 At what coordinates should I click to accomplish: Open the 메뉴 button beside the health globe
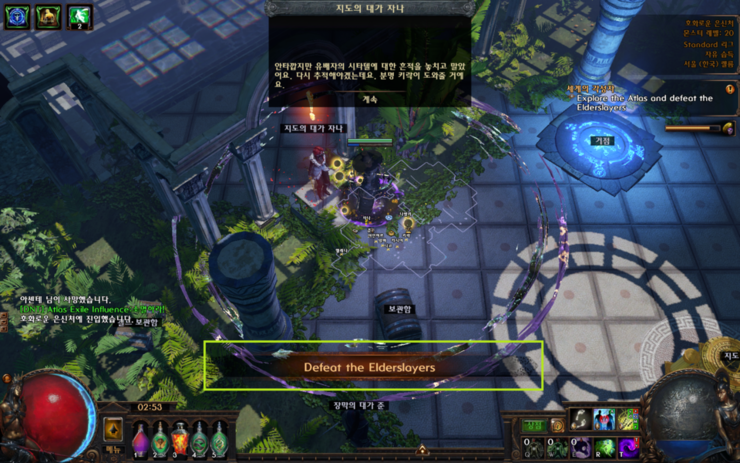click(113, 450)
